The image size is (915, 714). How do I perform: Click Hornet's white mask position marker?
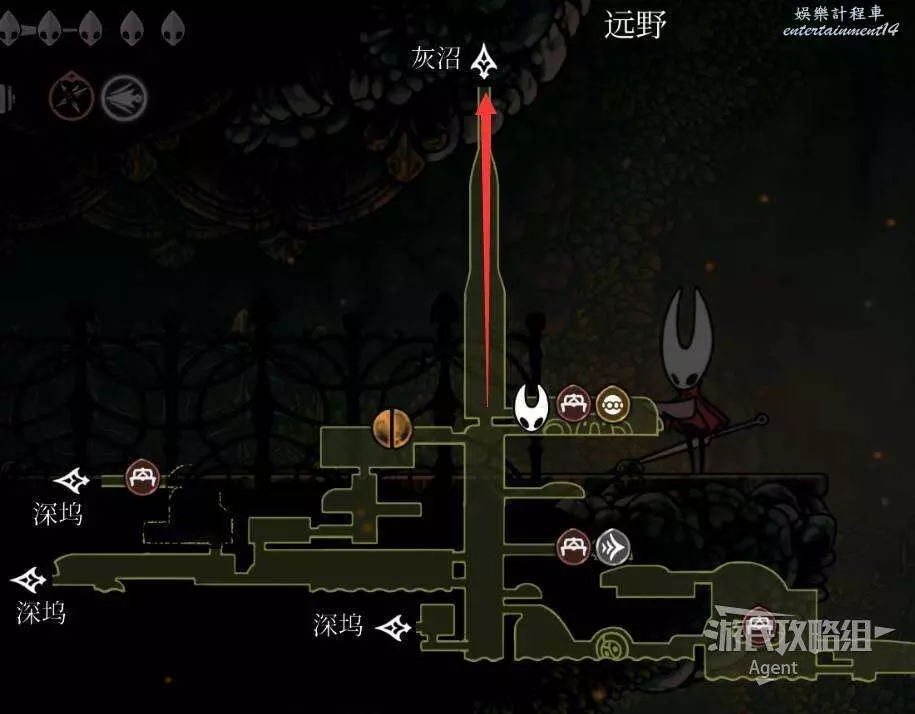click(x=531, y=405)
